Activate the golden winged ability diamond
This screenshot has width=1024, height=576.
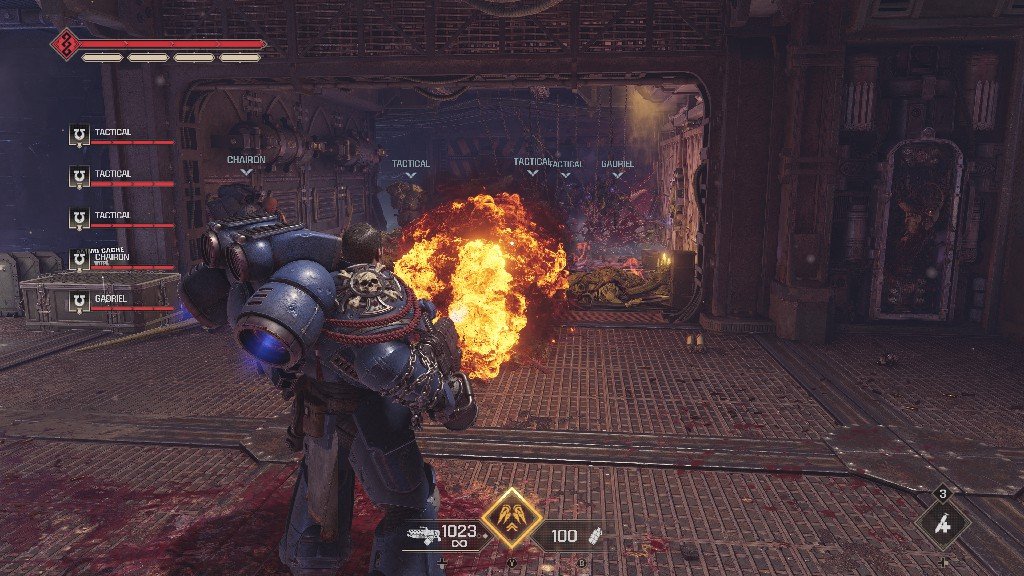coord(512,520)
